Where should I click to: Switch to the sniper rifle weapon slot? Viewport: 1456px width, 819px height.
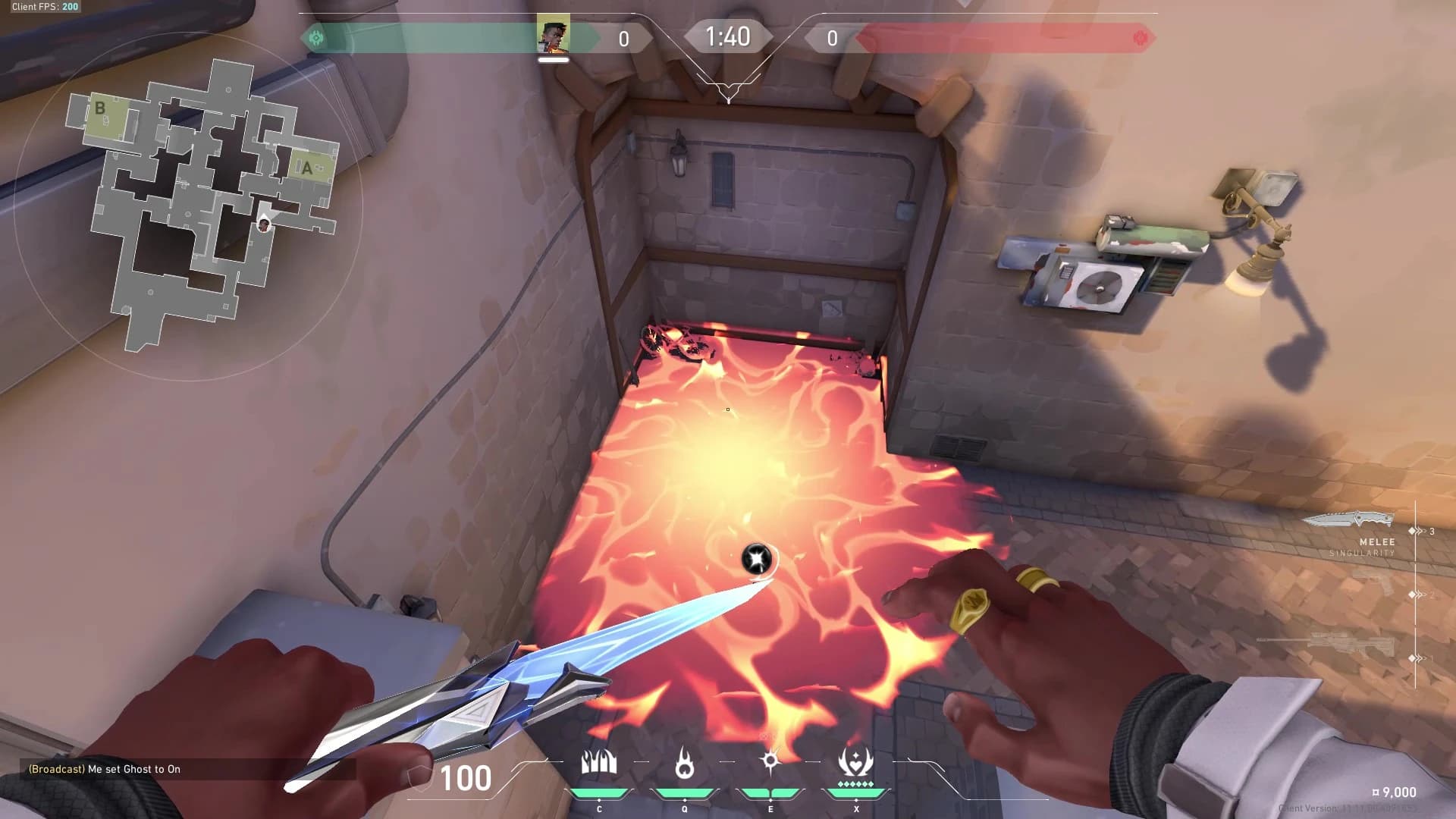[1326, 646]
